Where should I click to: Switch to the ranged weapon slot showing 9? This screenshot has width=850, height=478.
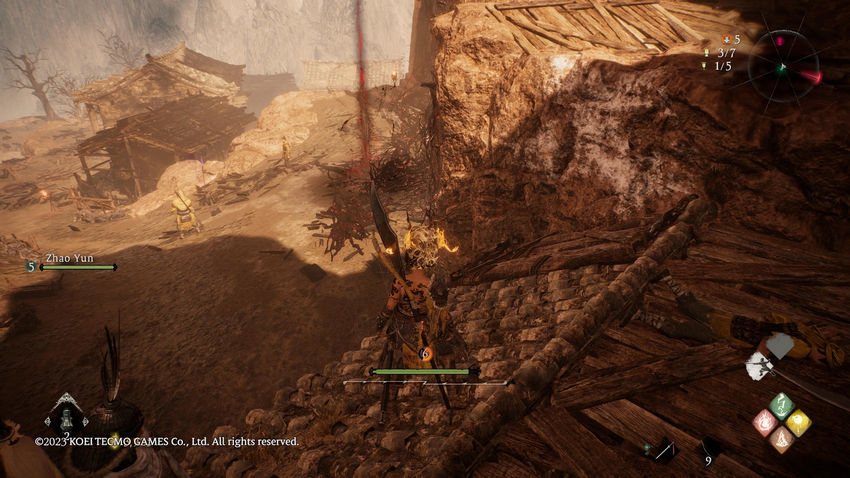click(711, 451)
